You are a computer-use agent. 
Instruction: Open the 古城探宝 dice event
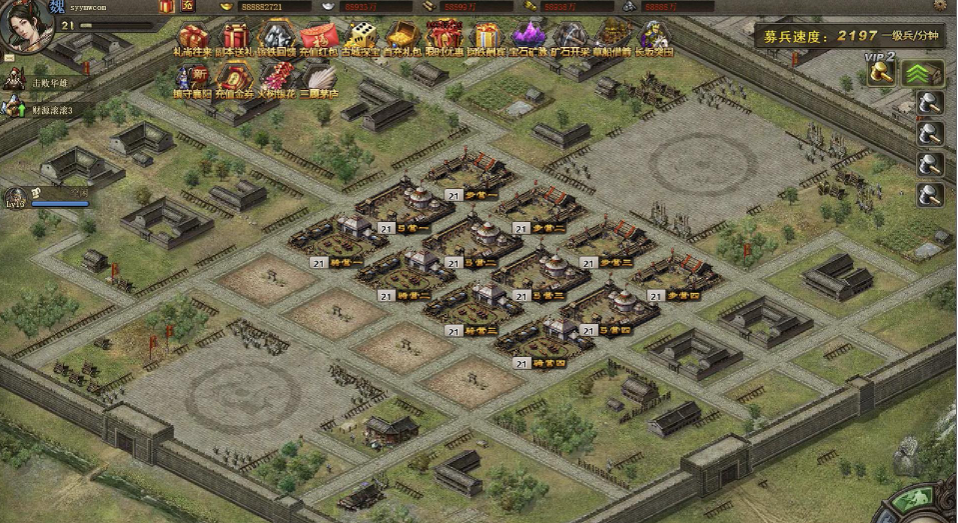point(360,36)
